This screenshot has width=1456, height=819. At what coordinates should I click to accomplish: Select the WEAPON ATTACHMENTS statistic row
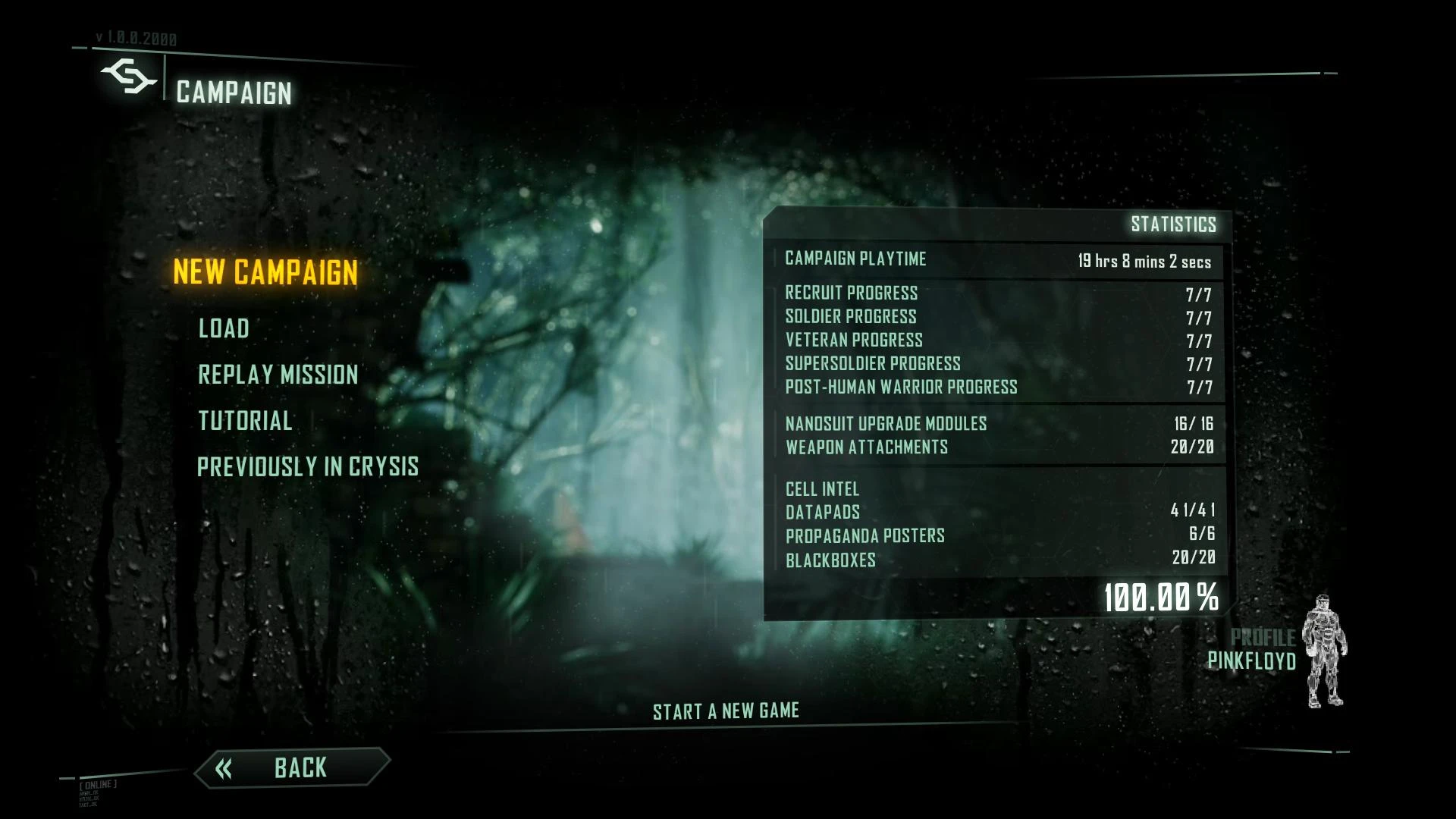click(865, 447)
